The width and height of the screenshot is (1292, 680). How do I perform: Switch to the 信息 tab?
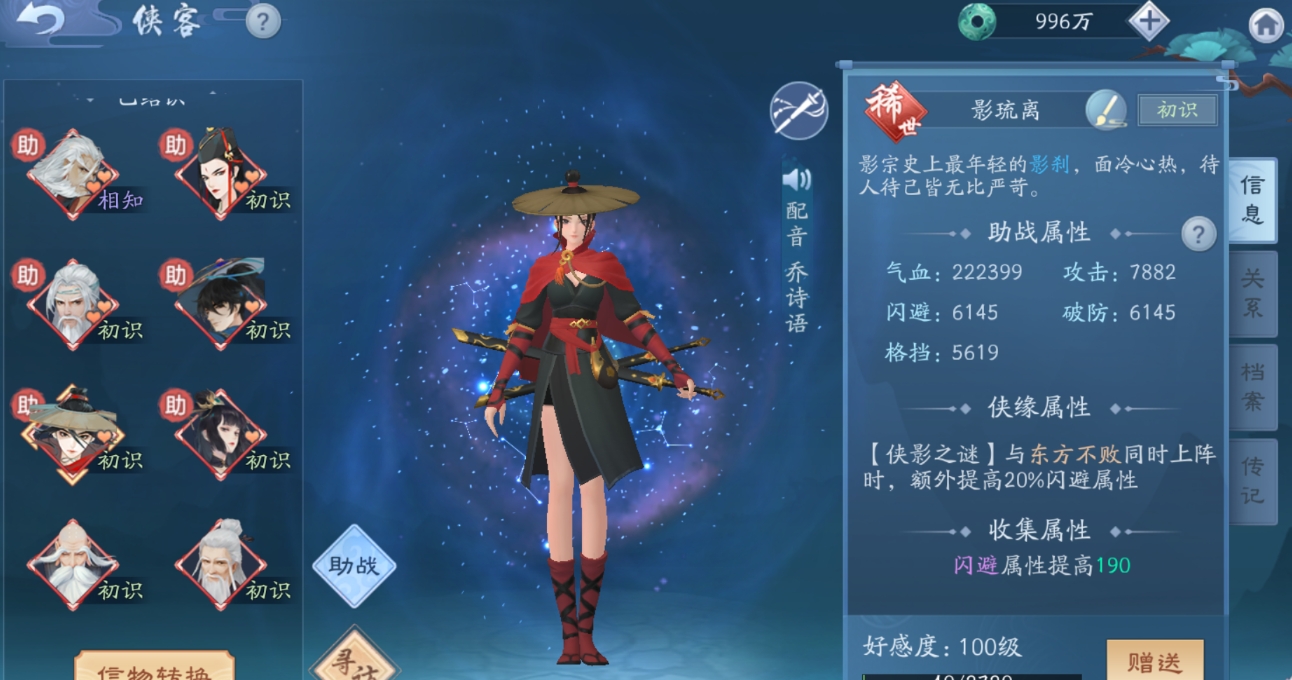tap(1252, 200)
